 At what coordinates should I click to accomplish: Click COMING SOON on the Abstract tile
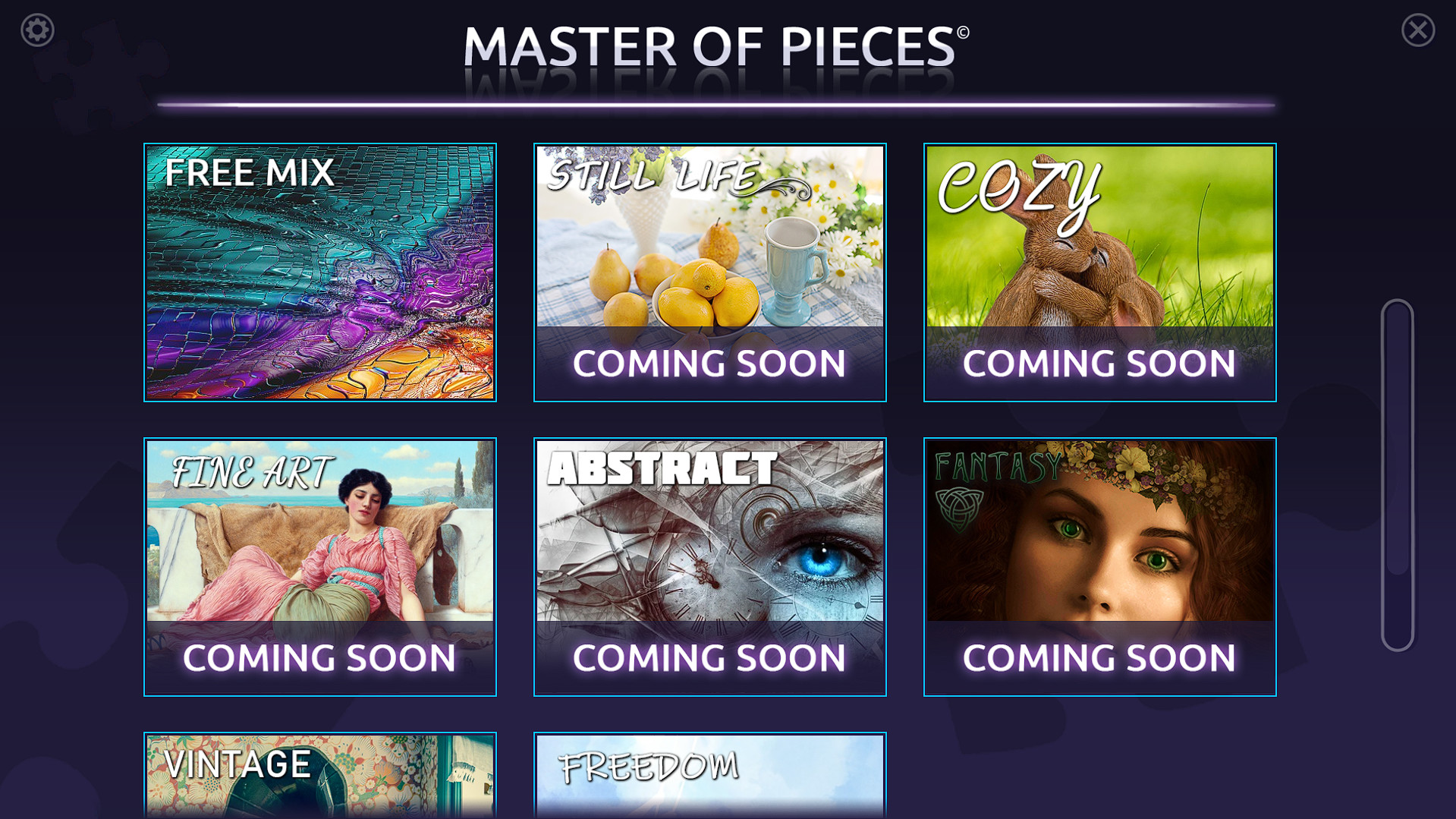tap(709, 657)
